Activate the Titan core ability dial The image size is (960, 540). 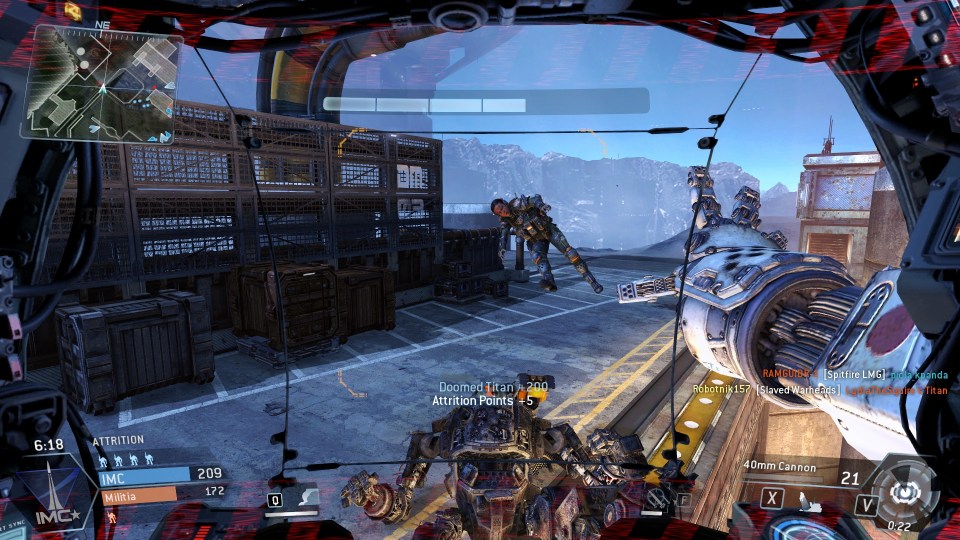tap(905, 488)
